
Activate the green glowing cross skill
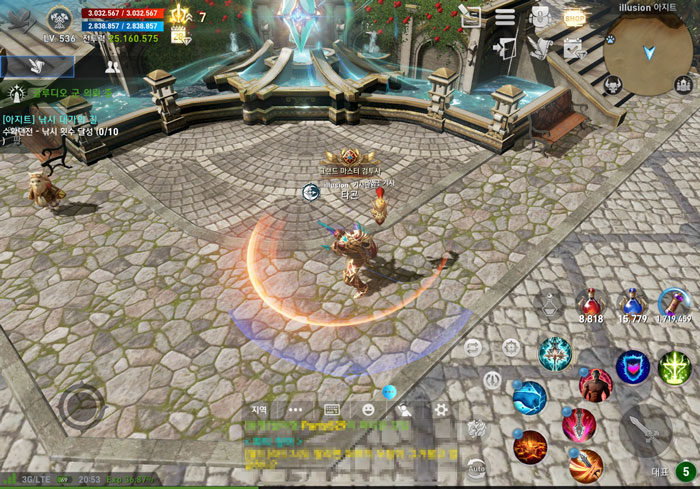click(x=675, y=367)
